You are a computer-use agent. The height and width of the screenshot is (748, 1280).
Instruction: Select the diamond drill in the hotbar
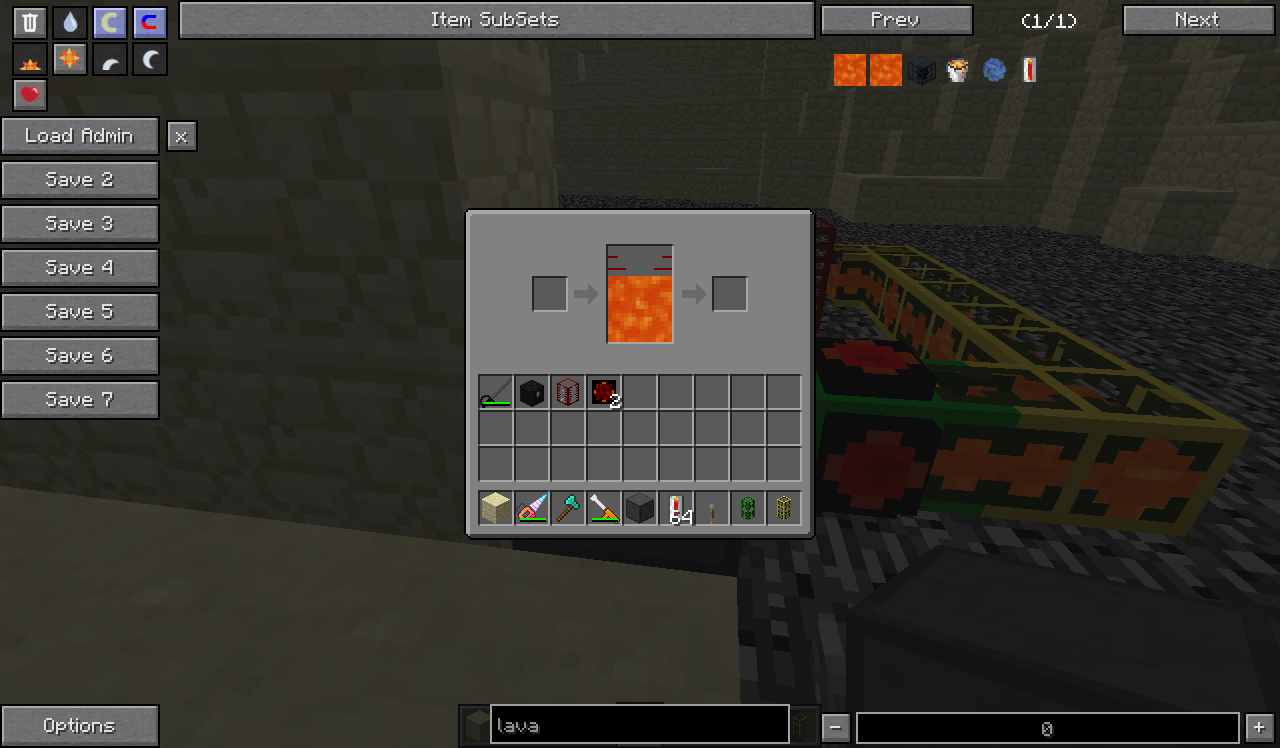coord(532,508)
